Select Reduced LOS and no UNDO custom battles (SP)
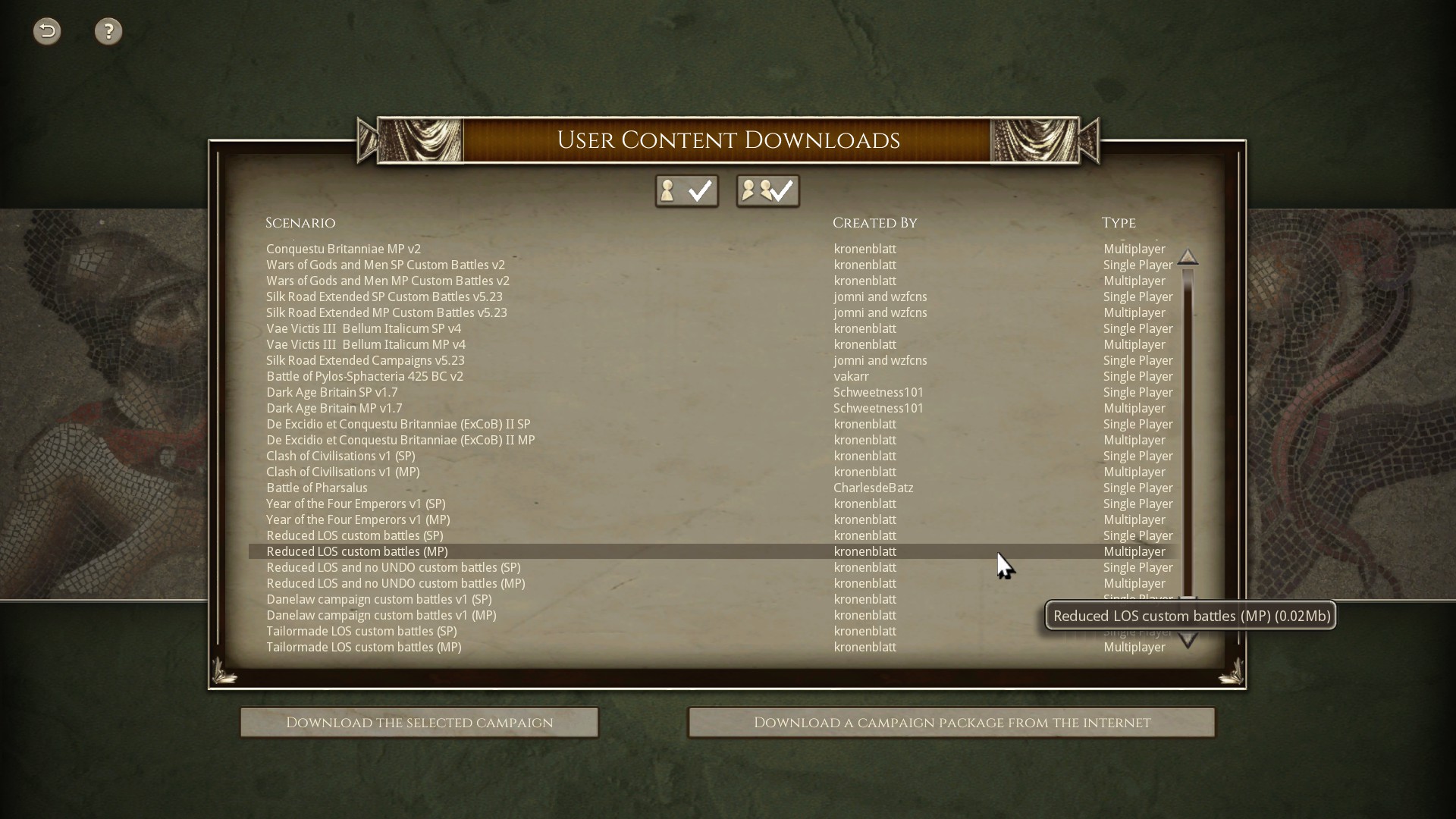Viewport: 1456px width, 819px height. tap(393, 567)
